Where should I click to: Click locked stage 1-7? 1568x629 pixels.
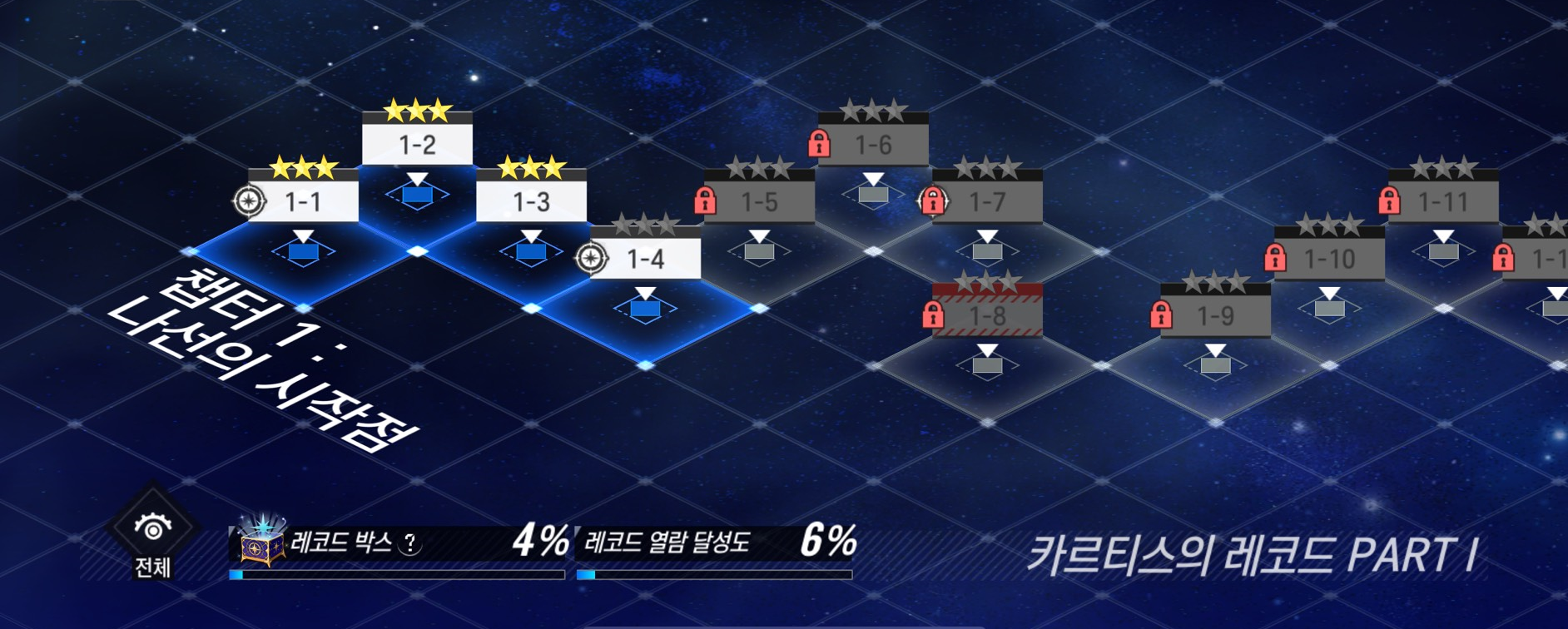[x=987, y=202]
